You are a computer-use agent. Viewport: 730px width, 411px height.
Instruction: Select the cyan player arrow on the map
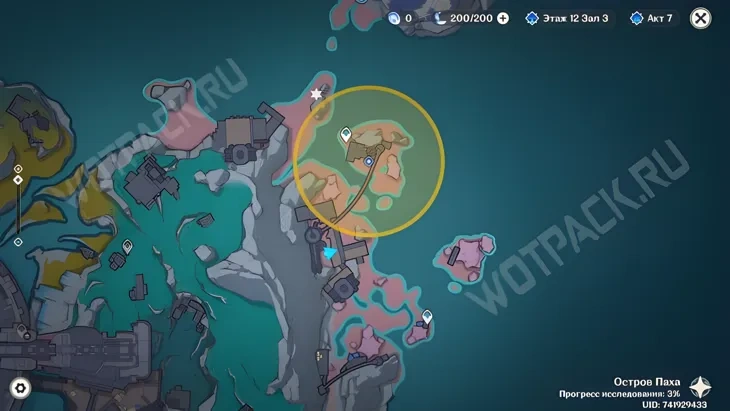(x=332, y=256)
